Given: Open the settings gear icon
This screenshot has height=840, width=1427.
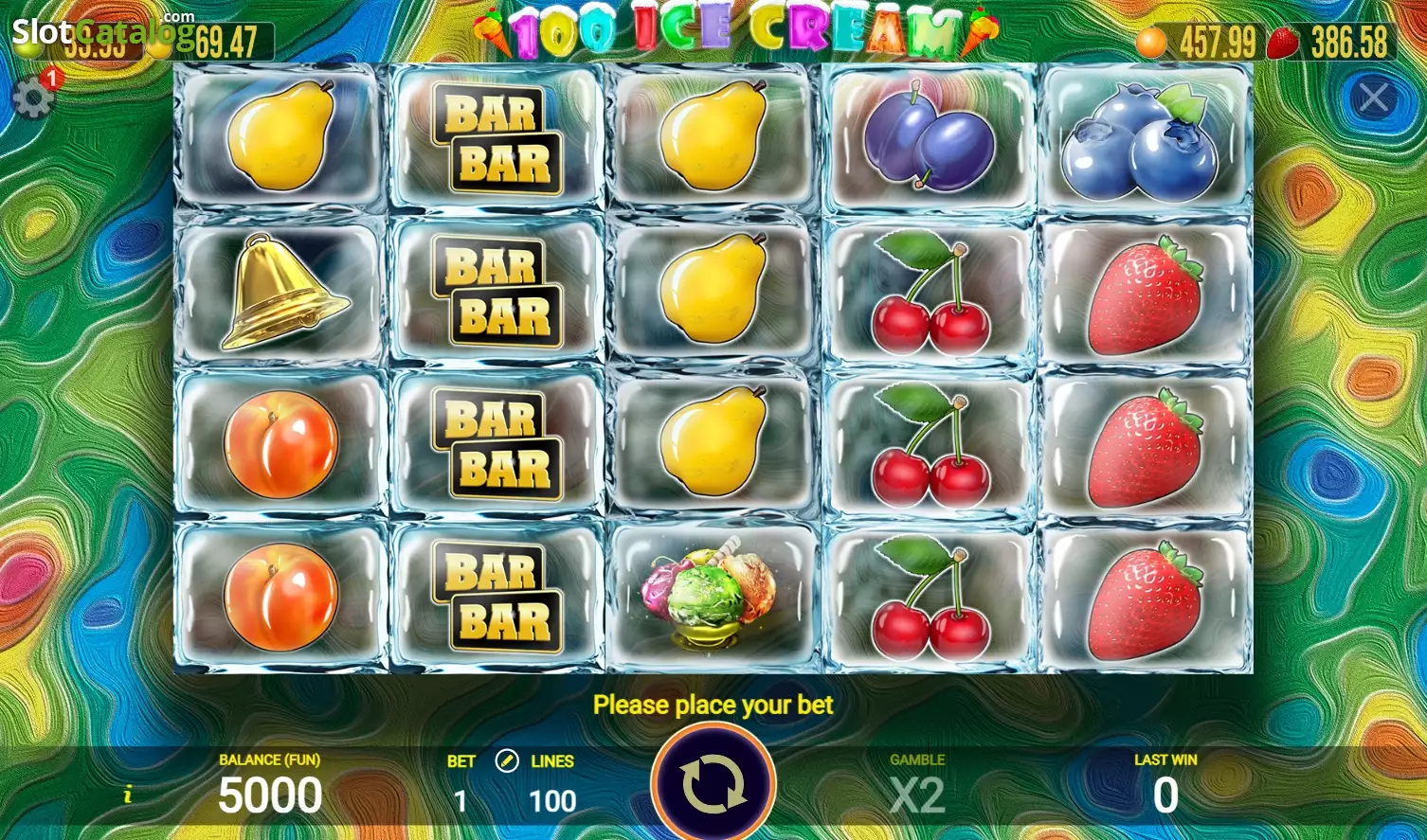Looking at the screenshot, I should click(32, 98).
